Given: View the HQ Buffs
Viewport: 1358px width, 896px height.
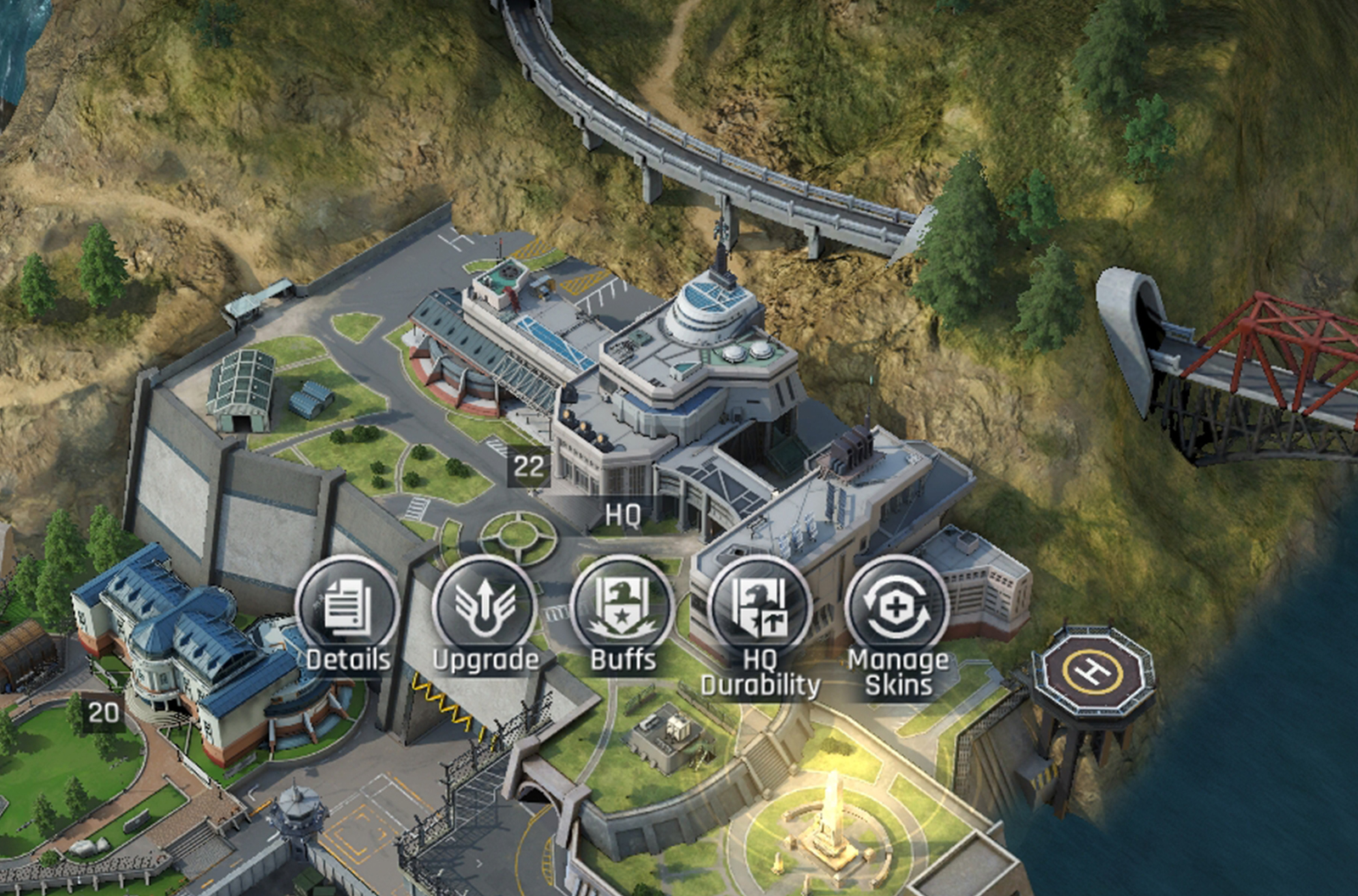Looking at the screenshot, I should (622, 608).
